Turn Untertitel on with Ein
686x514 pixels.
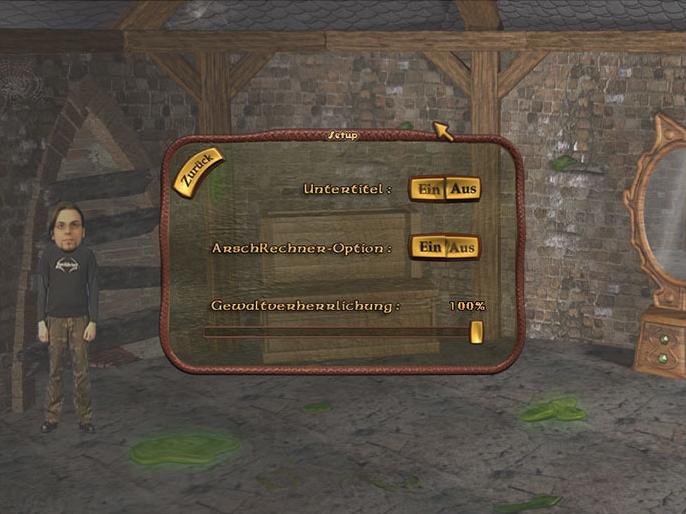coord(429,189)
